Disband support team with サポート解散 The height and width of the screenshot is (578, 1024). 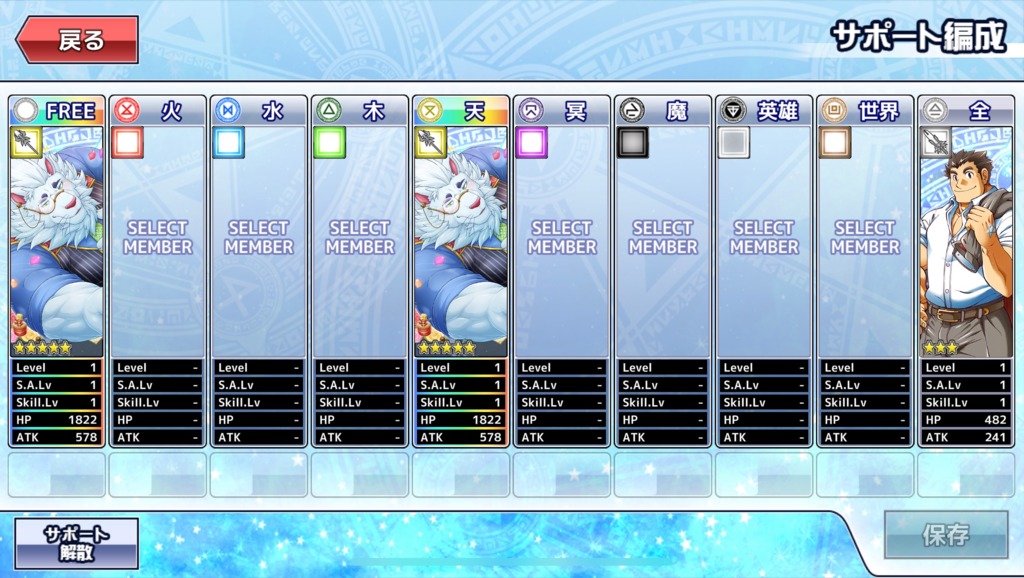76,542
